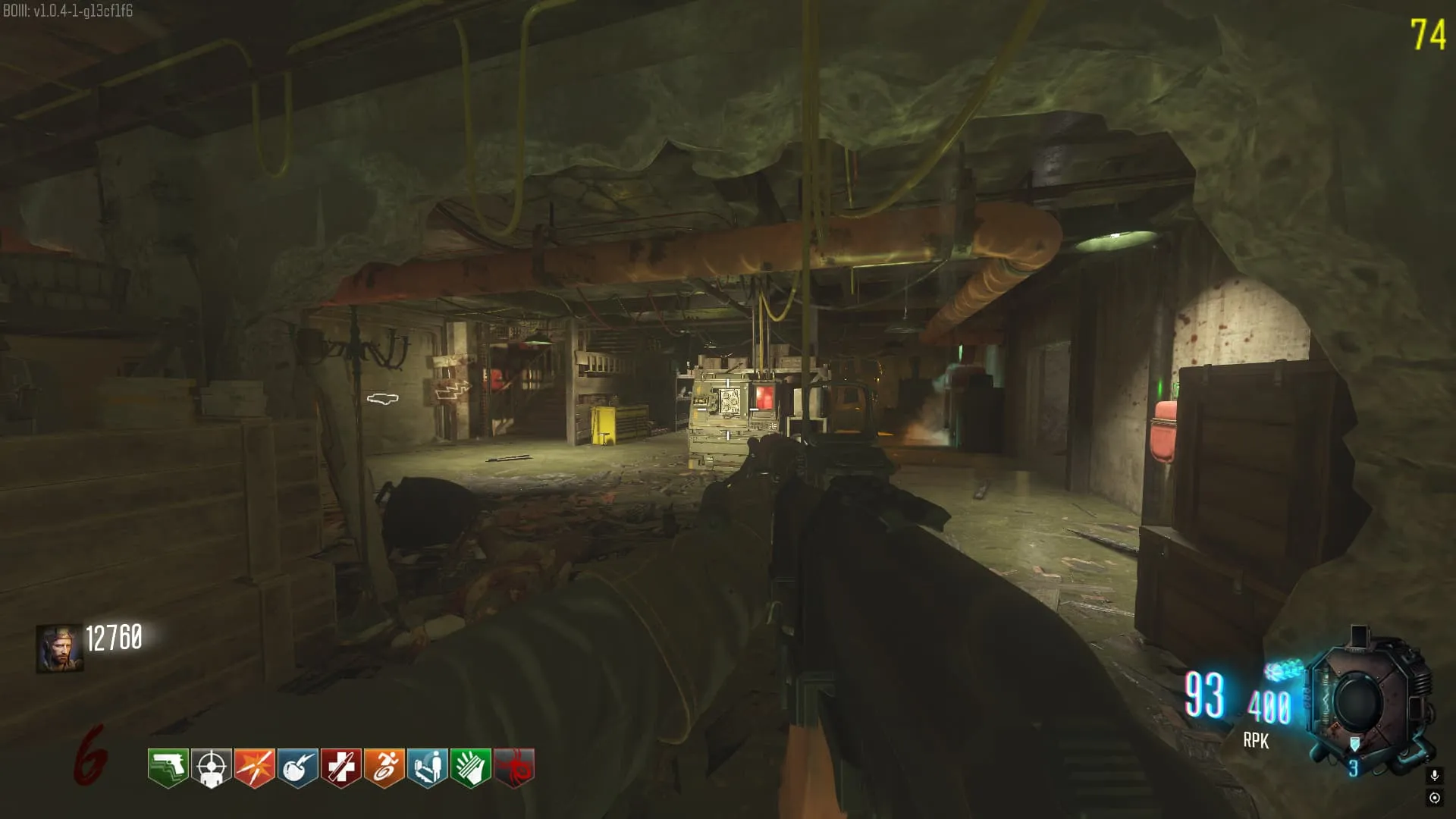Click the red spider perk icon
Screen dimensions: 1456x819
coord(513,767)
